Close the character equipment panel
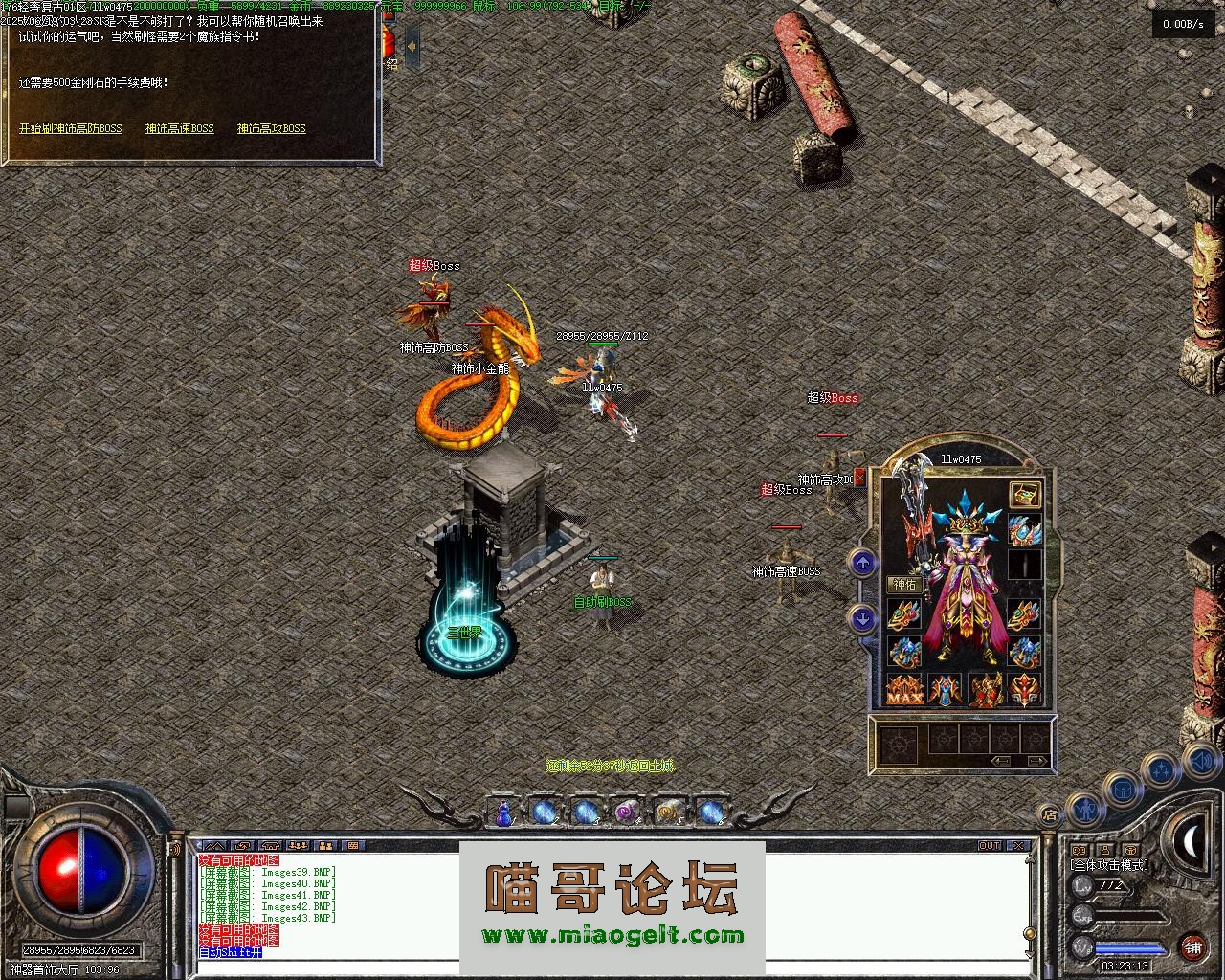This screenshot has height=980, width=1225. coord(859,476)
